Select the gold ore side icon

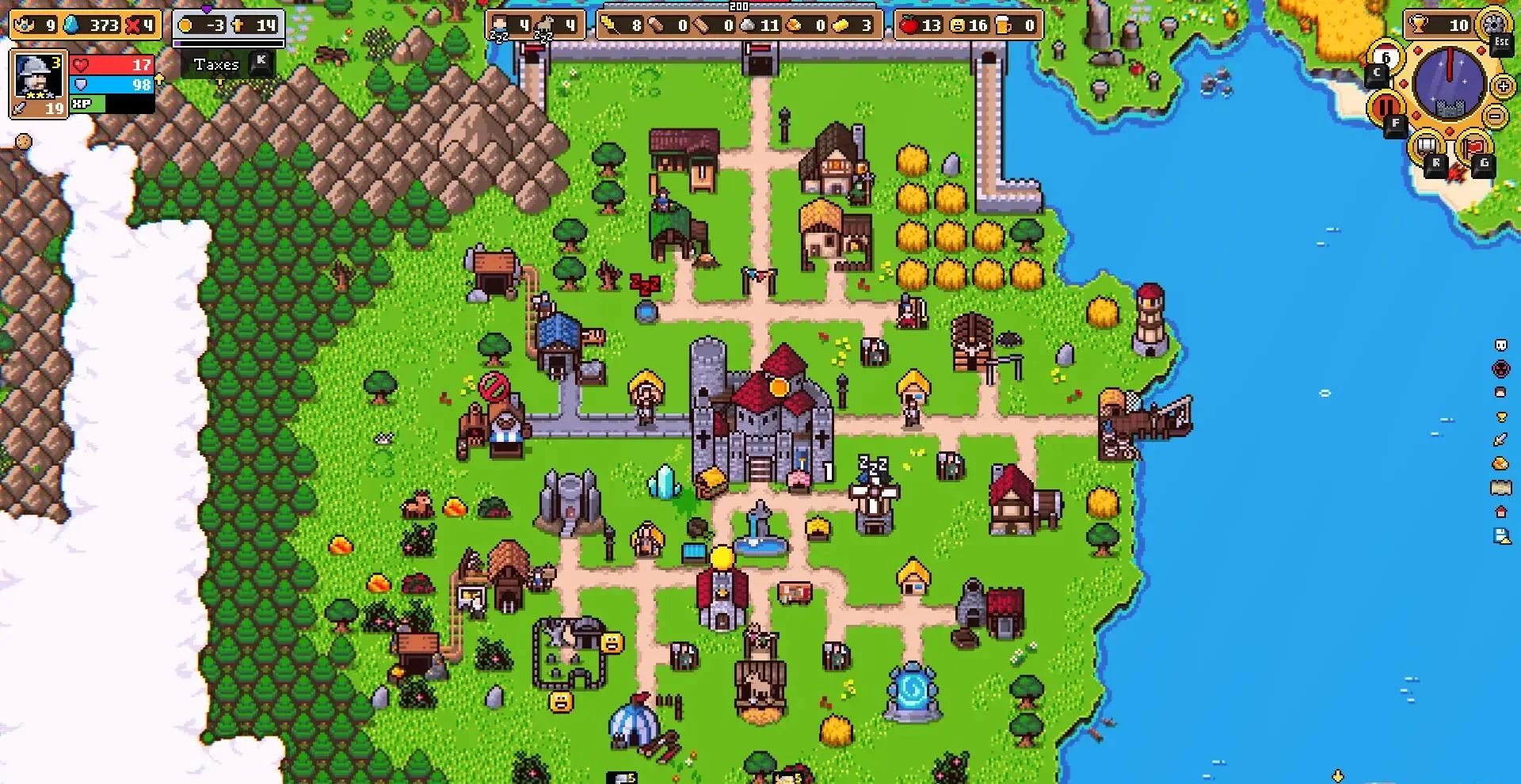pos(1500,463)
